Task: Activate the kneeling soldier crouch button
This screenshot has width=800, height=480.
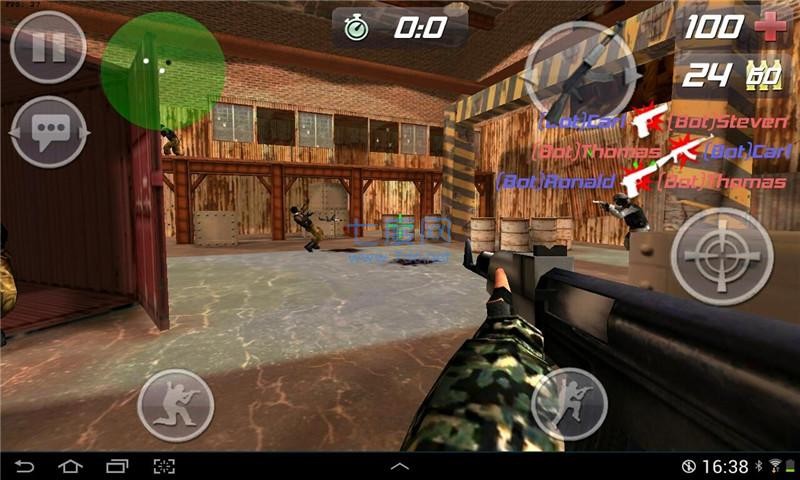Action: 175,405
